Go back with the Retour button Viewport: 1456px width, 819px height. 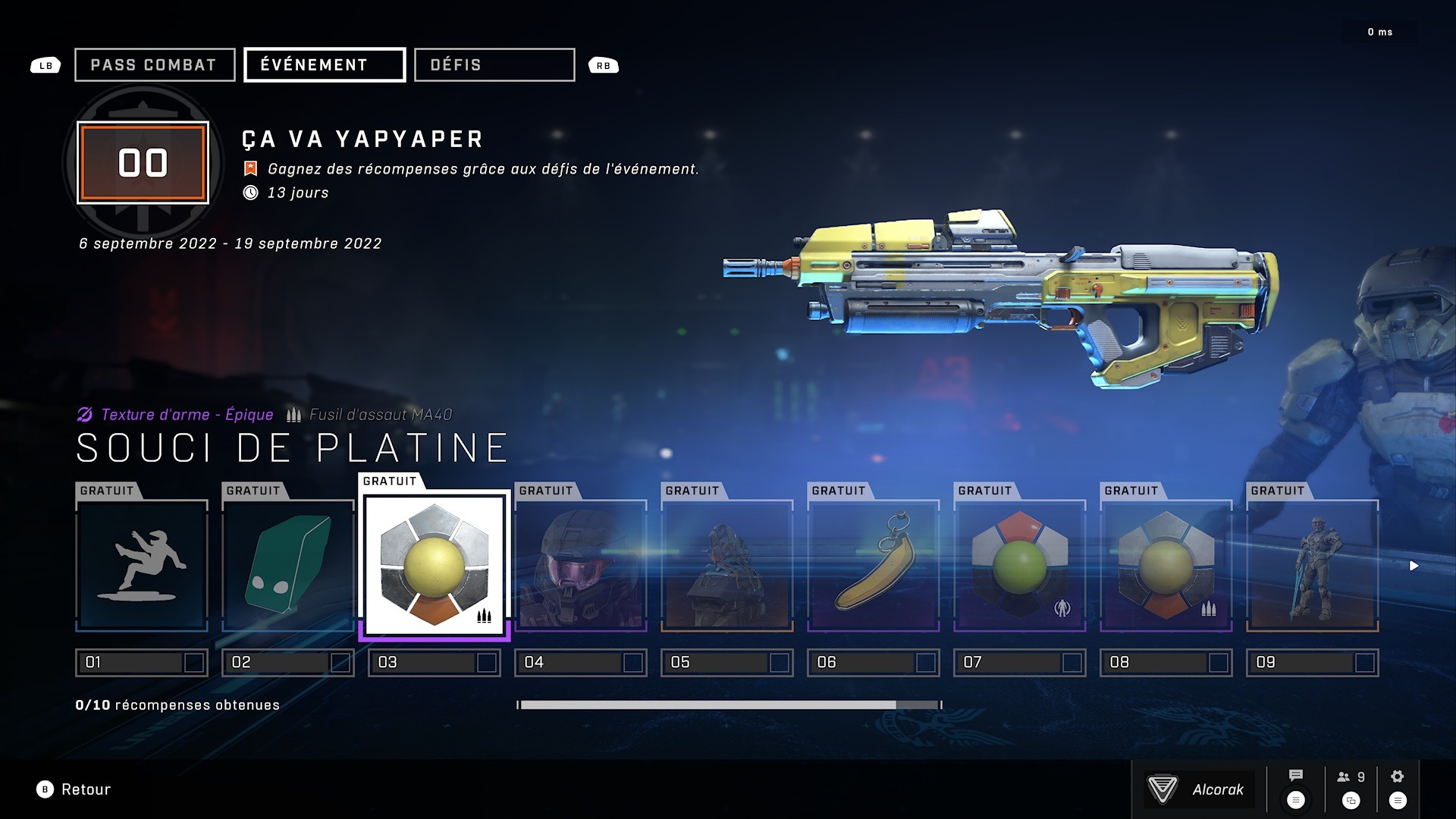(74, 789)
